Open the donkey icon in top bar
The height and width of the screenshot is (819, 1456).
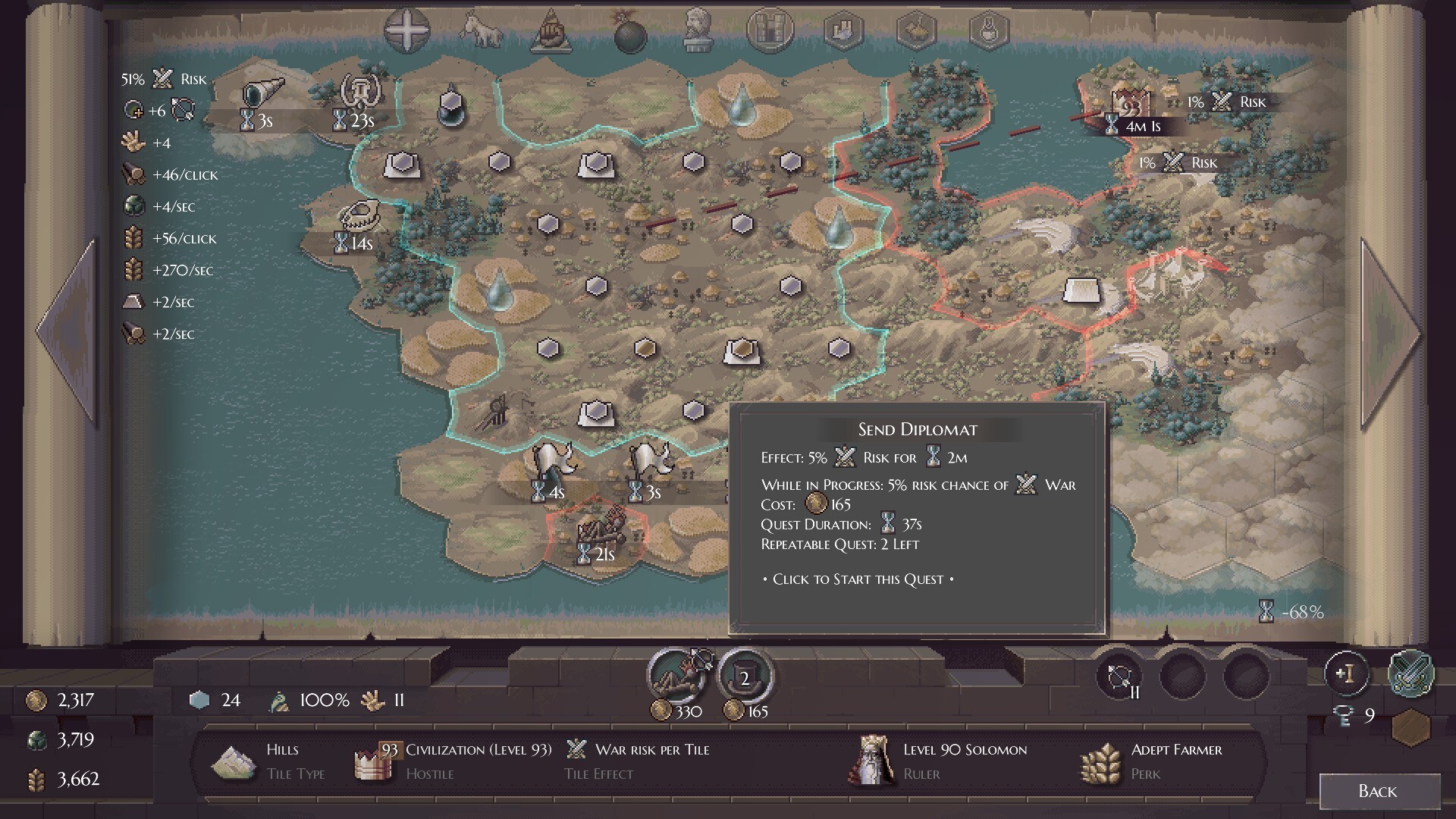482,32
